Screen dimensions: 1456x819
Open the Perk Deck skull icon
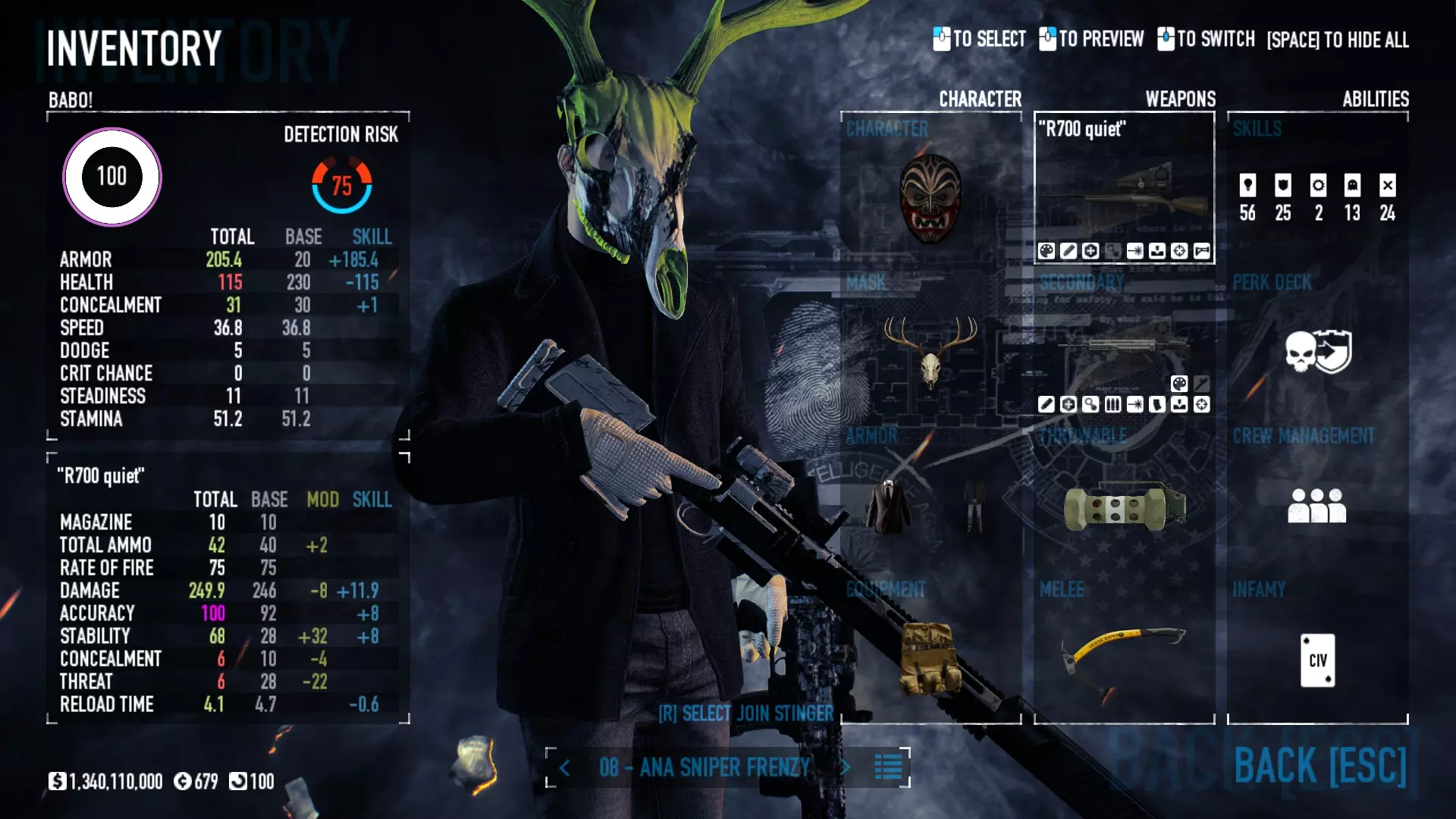[1317, 352]
